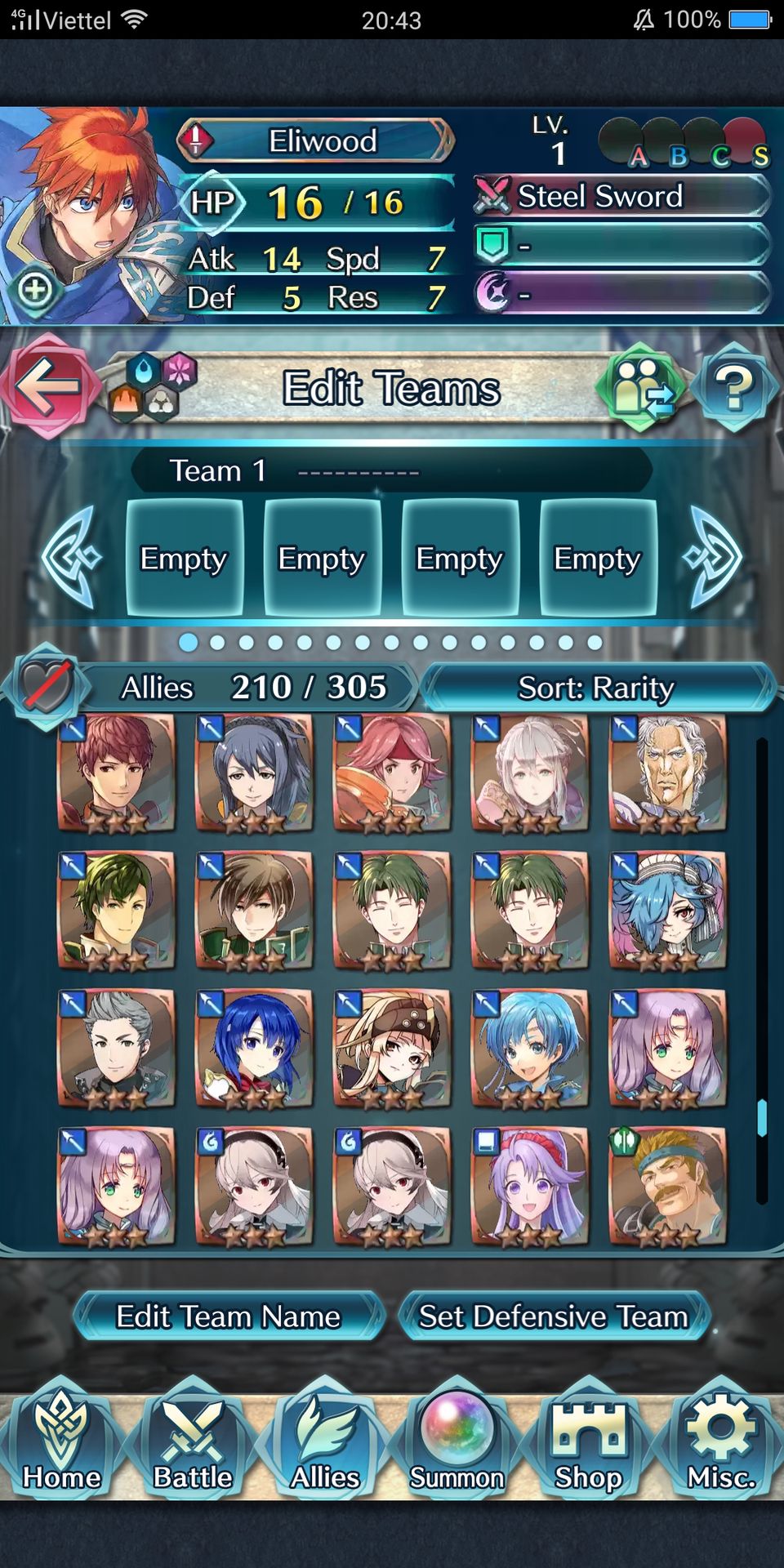Click Set Defensive Team button

(554, 1316)
